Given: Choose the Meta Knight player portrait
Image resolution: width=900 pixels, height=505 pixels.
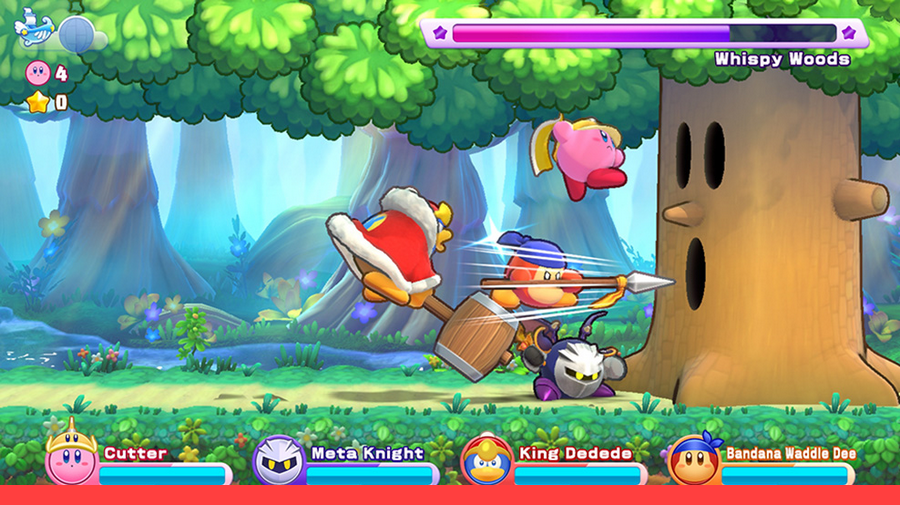Looking at the screenshot, I should pos(278,461).
